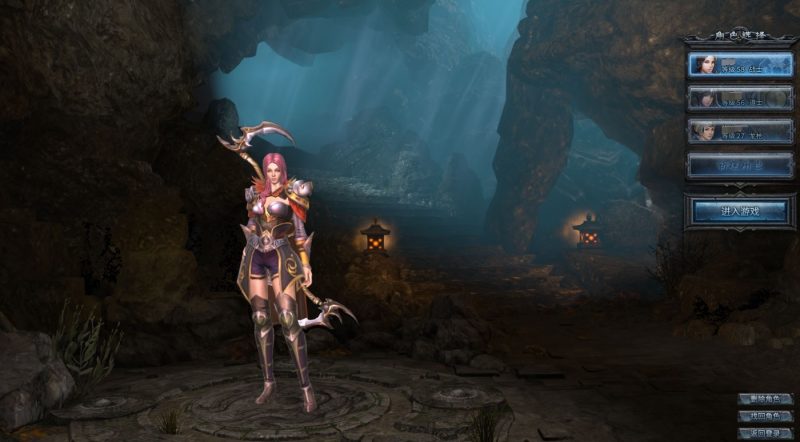Viewport: 800px width, 442px height.
Task: Click the create new character slot
Action: tap(740, 164)
